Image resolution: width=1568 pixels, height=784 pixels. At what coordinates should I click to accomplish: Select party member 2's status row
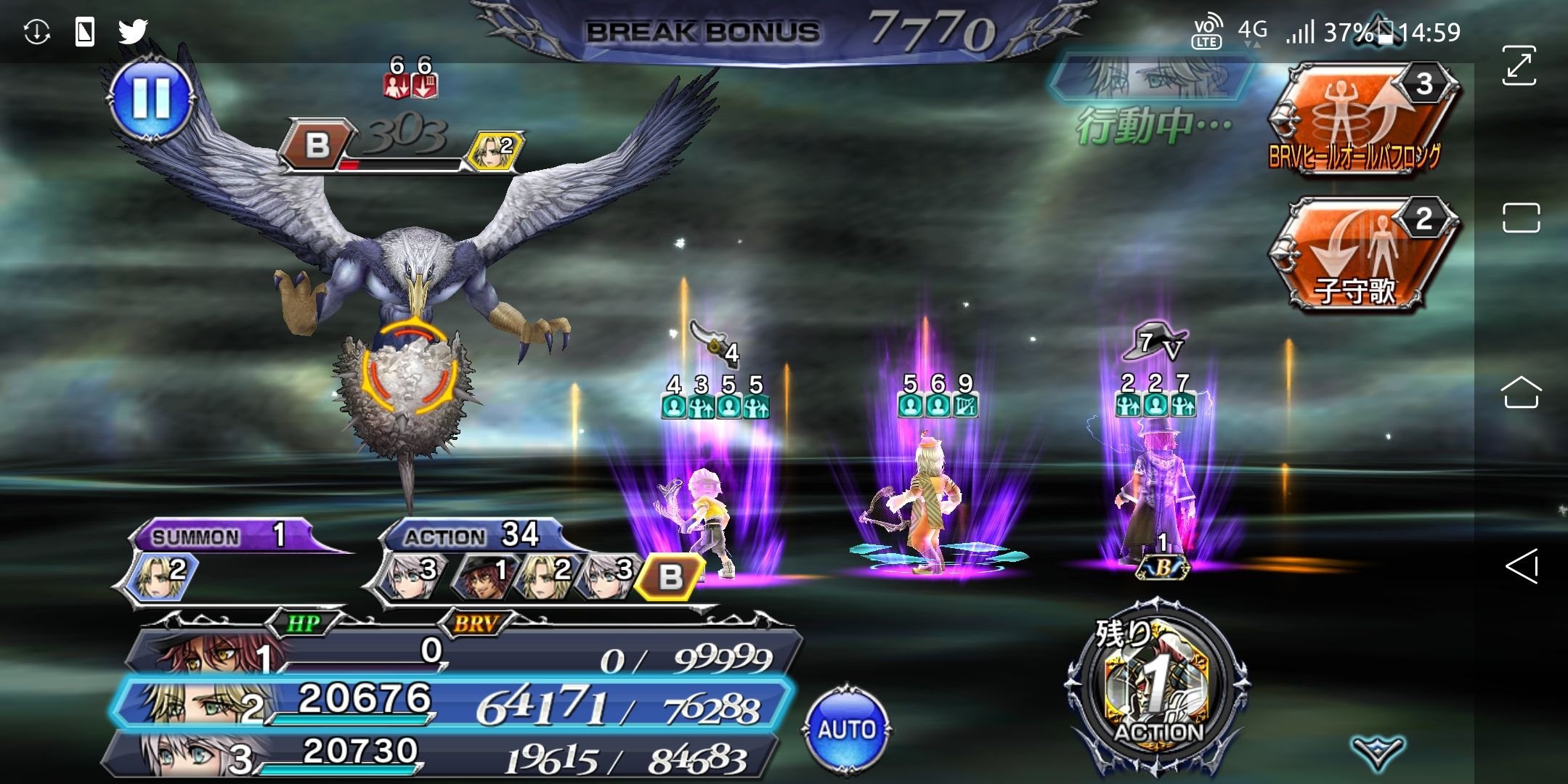coord(450,702)
